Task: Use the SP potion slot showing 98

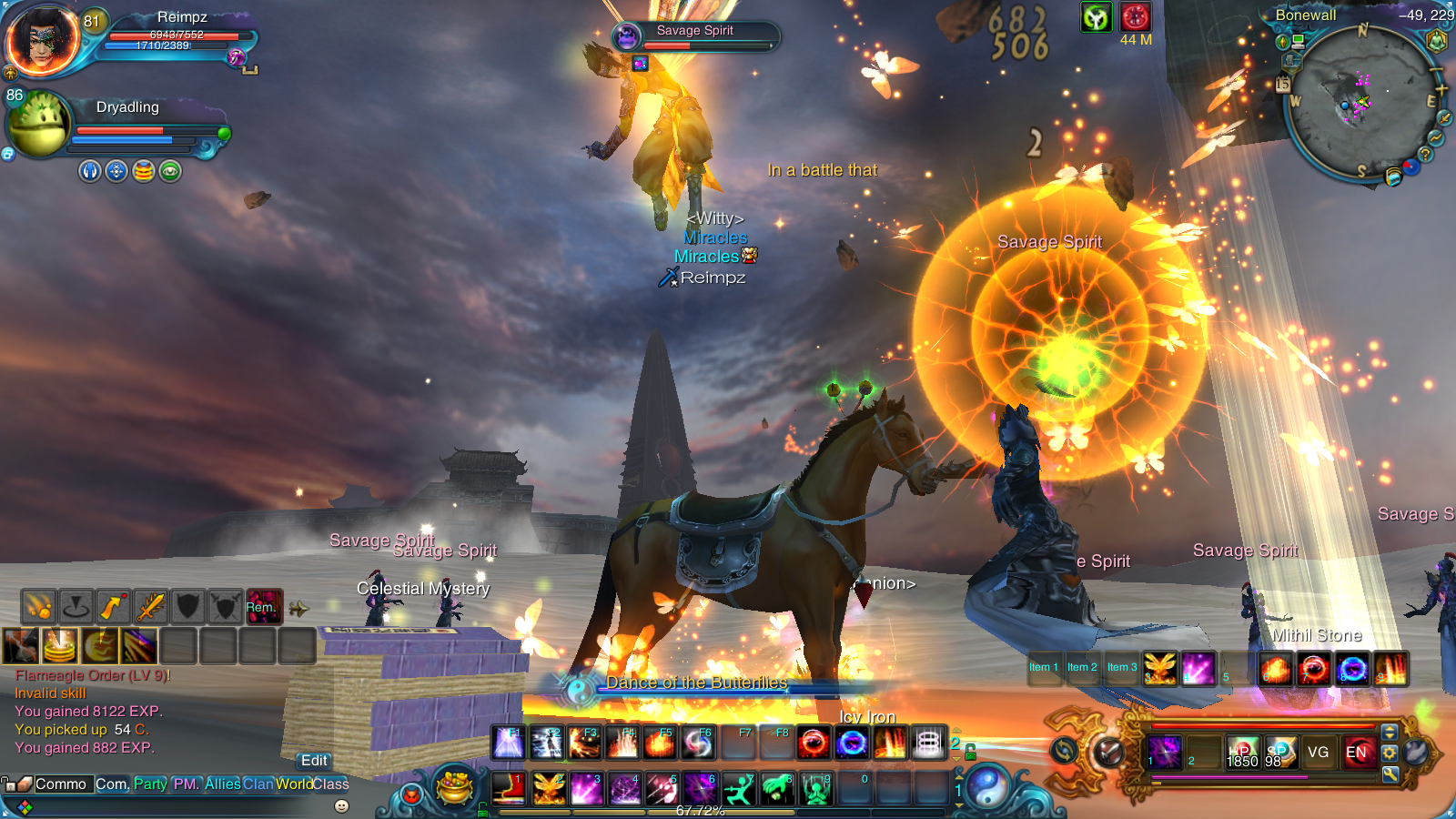Action: [1279, 753]
